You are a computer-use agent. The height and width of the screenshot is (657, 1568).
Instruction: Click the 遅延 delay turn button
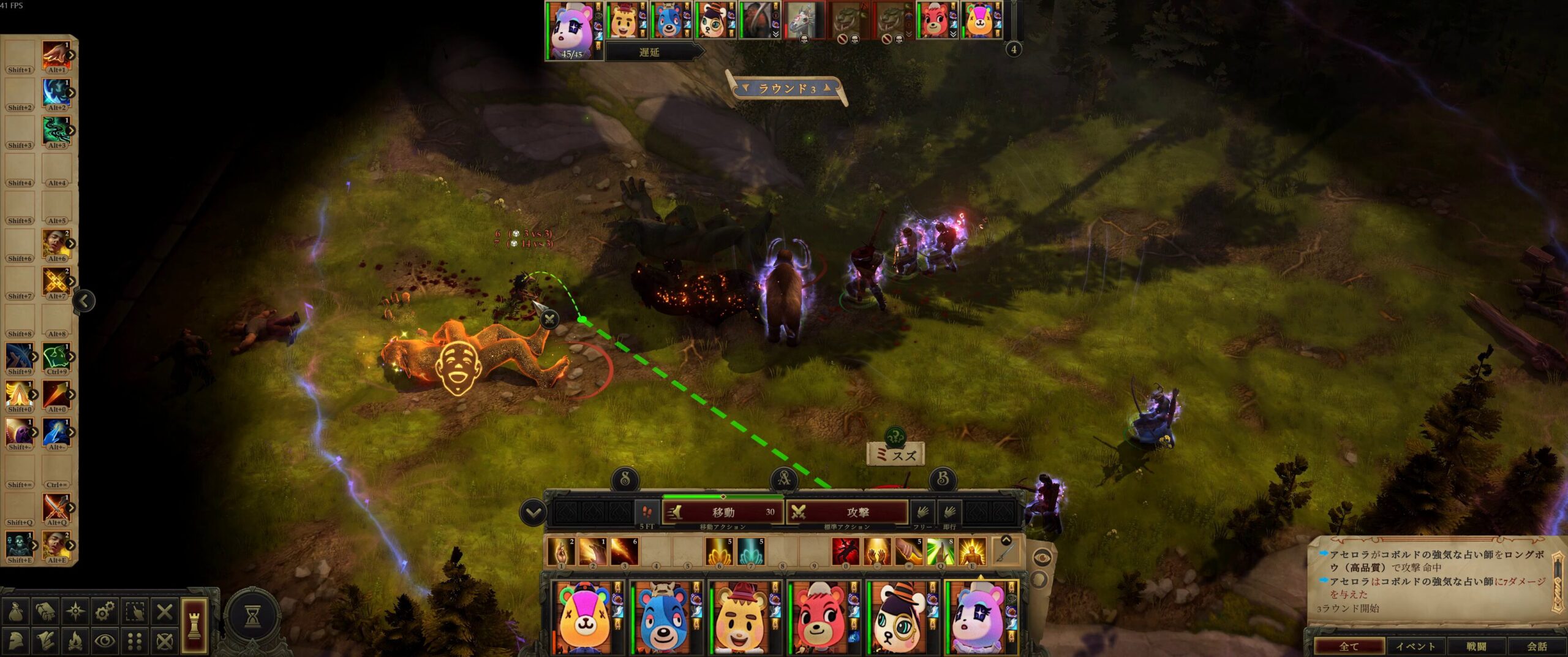tap(650, 52)
